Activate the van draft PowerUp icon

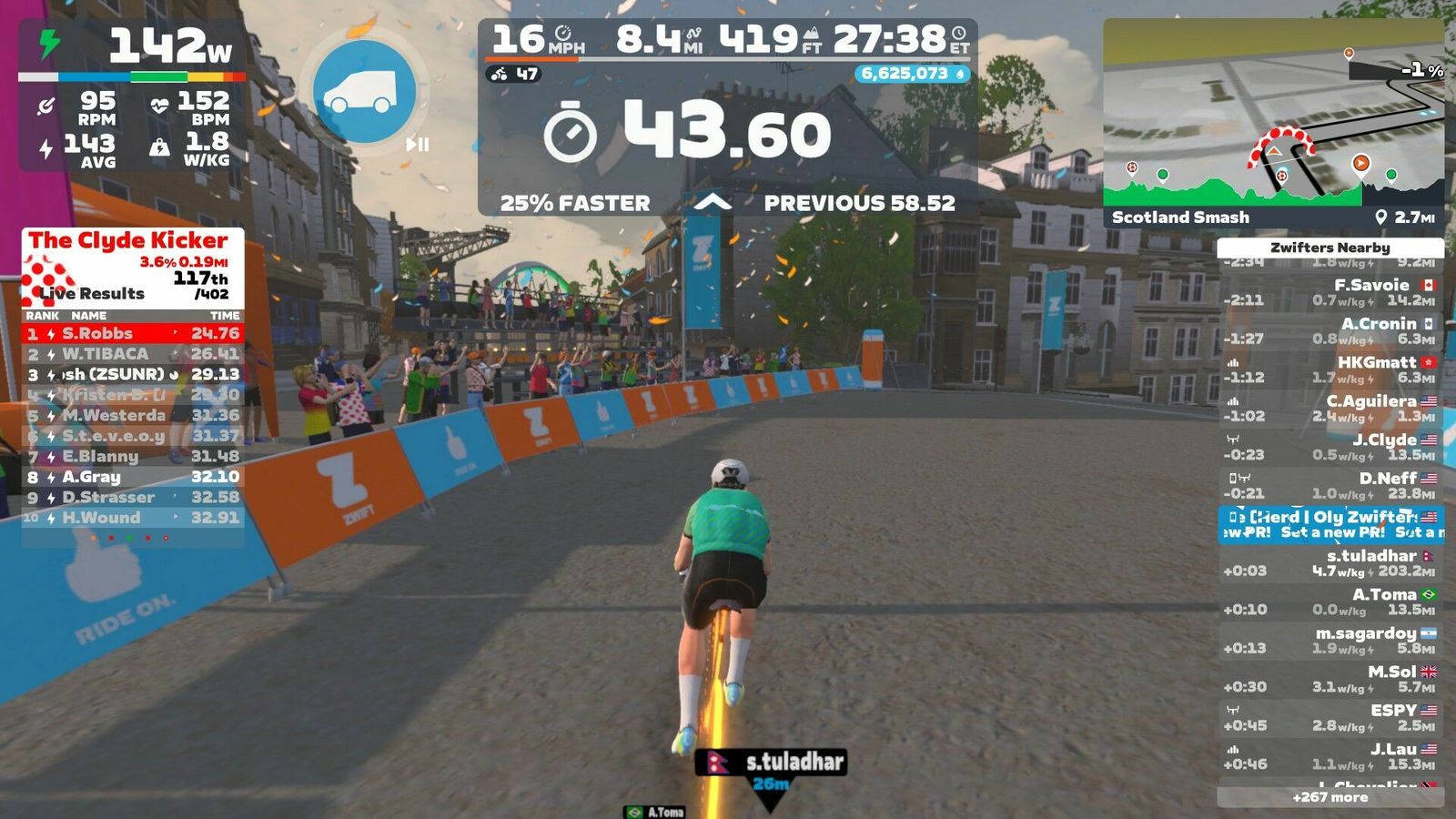click(x=364, y=92)
